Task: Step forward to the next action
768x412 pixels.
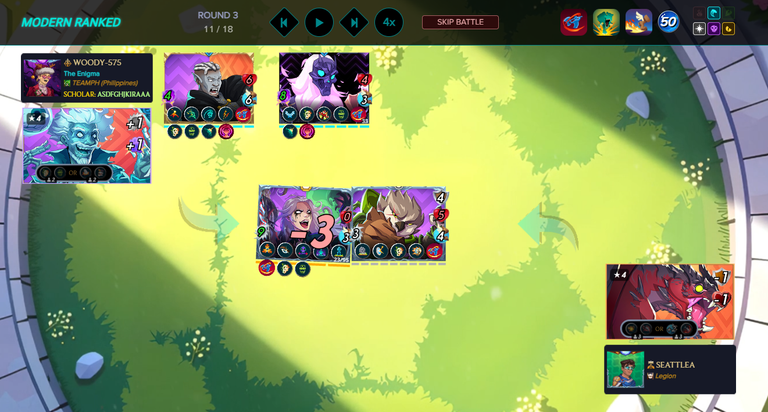Action: point(354,22)
